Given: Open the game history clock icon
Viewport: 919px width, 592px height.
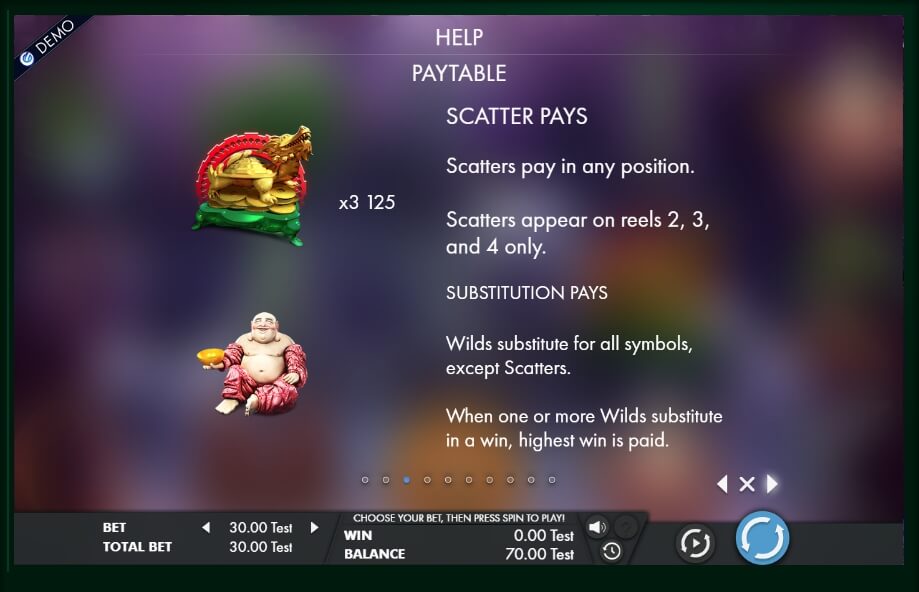Looking at the screenshot, I should [x=611, y=551].
